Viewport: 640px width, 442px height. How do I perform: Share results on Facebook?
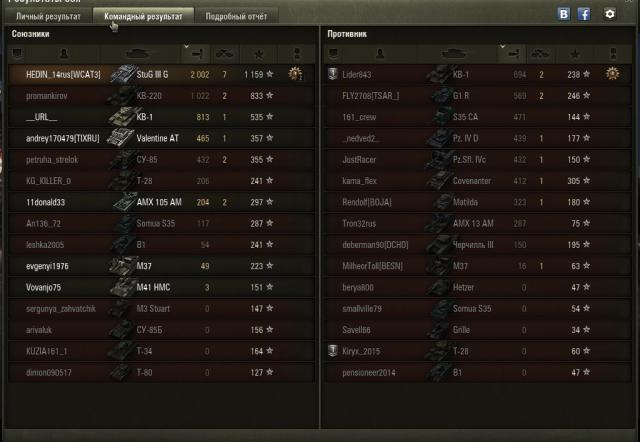[x=583, y=14]
